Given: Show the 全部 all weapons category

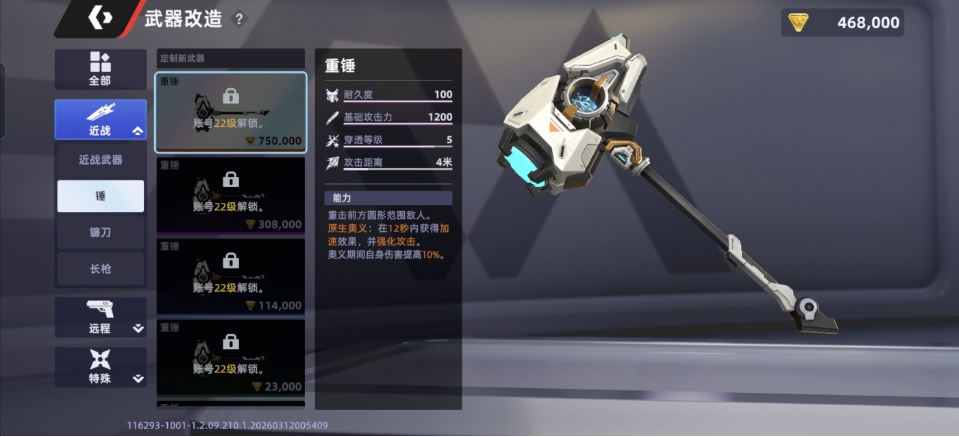Looking at the screenshot, I should click(100, 69).
